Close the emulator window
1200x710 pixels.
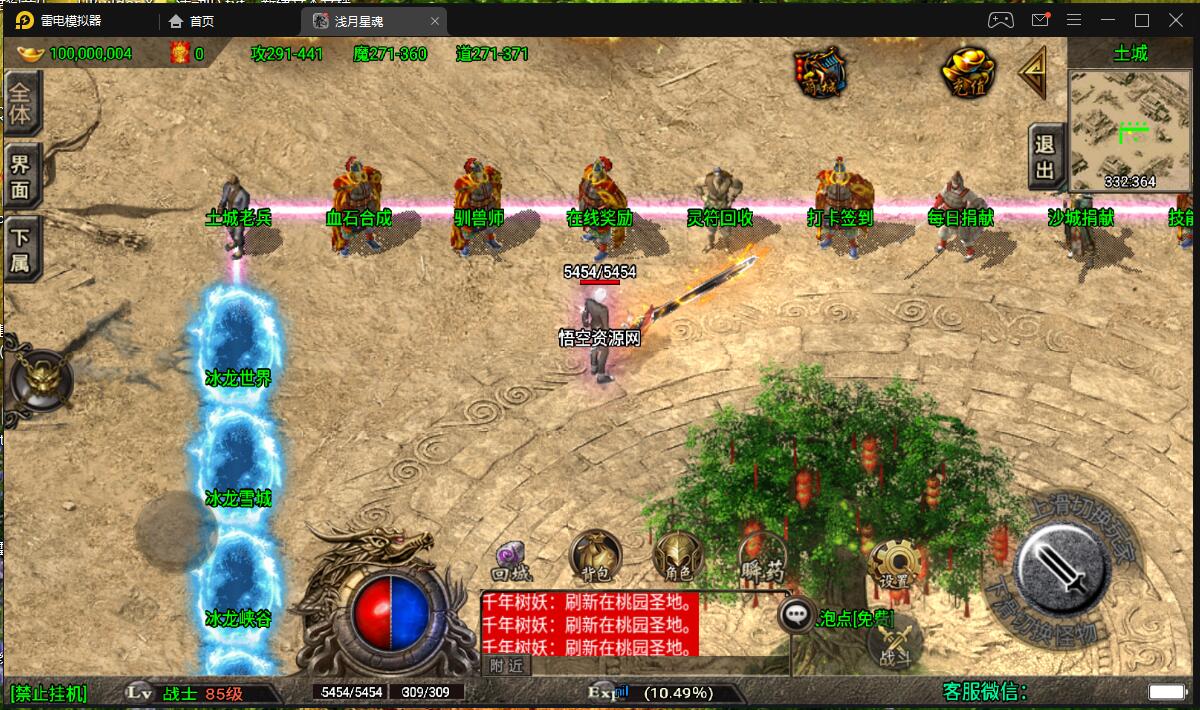(x=1175, y=20)
